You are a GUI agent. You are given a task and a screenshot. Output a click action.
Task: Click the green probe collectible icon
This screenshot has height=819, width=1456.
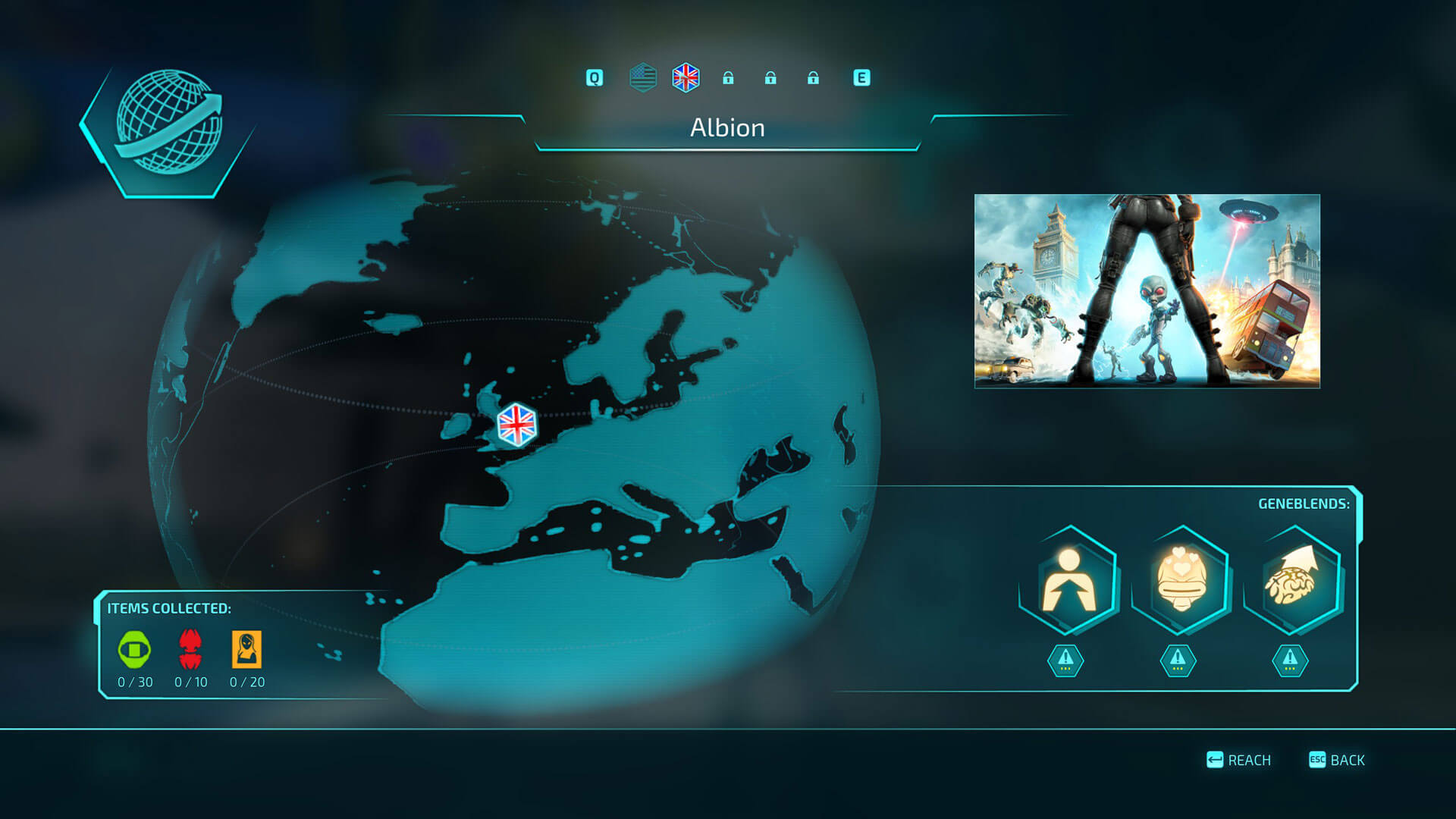pos(134,649)
